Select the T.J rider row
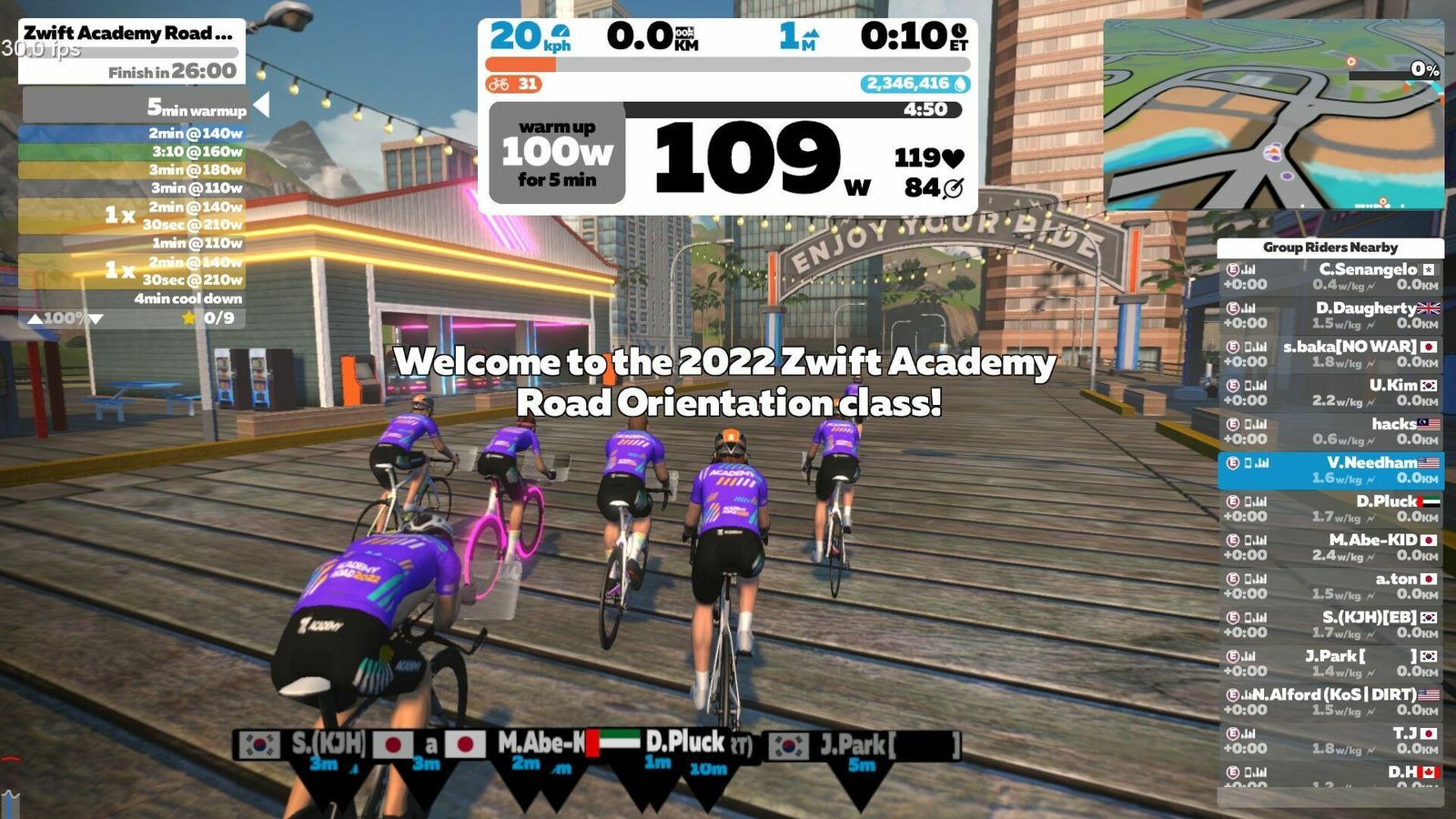The image size is (1456, 819). click(x=1330, y=741)
